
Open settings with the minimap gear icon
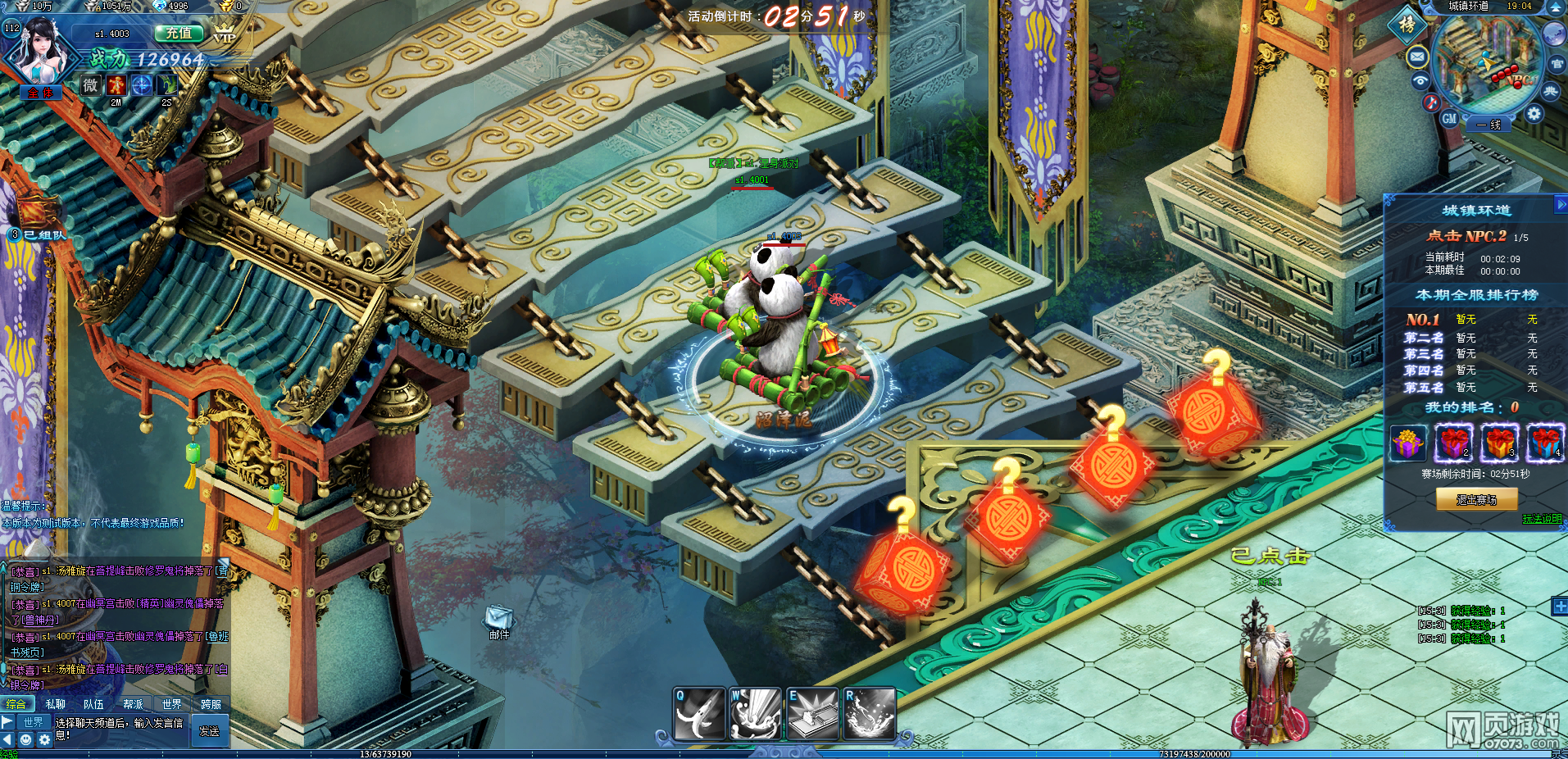tap(1534, 115)
